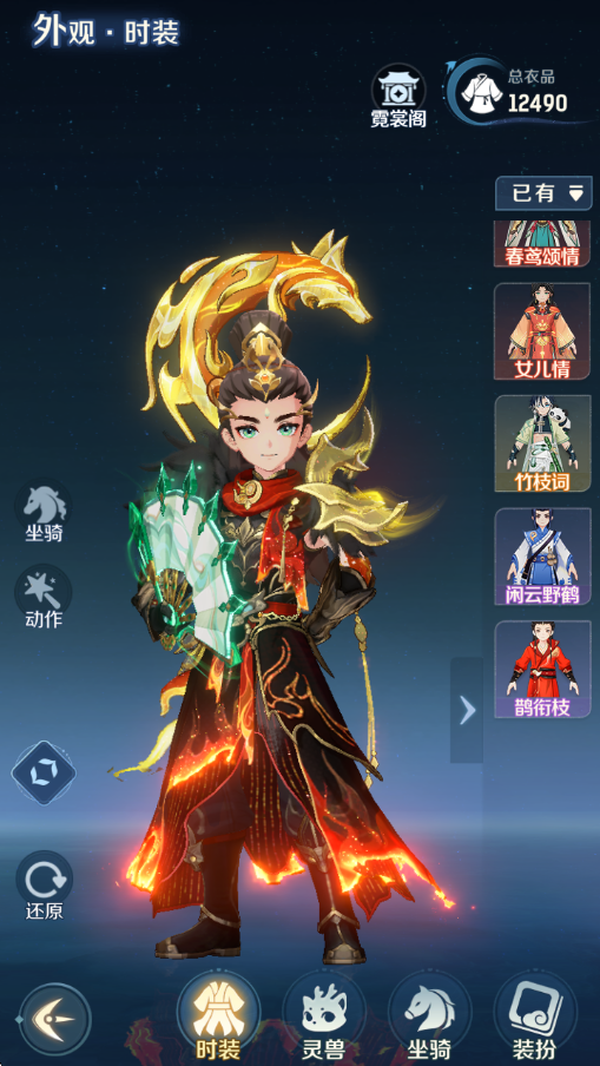Viewport: 600px width, 1066px height.
Task: Reset appearance with 还原 button
Action: (x=43, y=887)
